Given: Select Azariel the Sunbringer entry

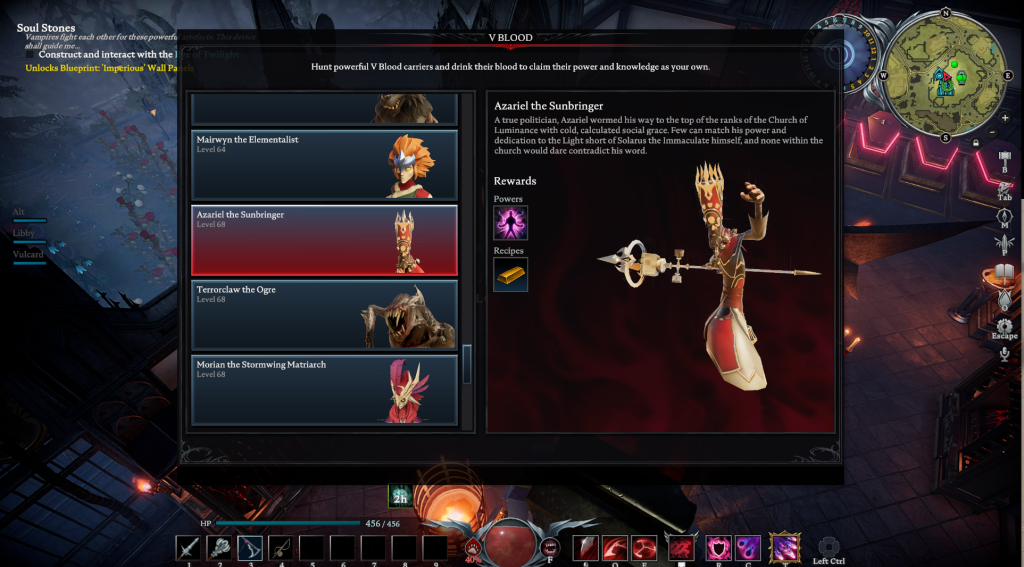Looking at the screenshot, I should point(324,240).
